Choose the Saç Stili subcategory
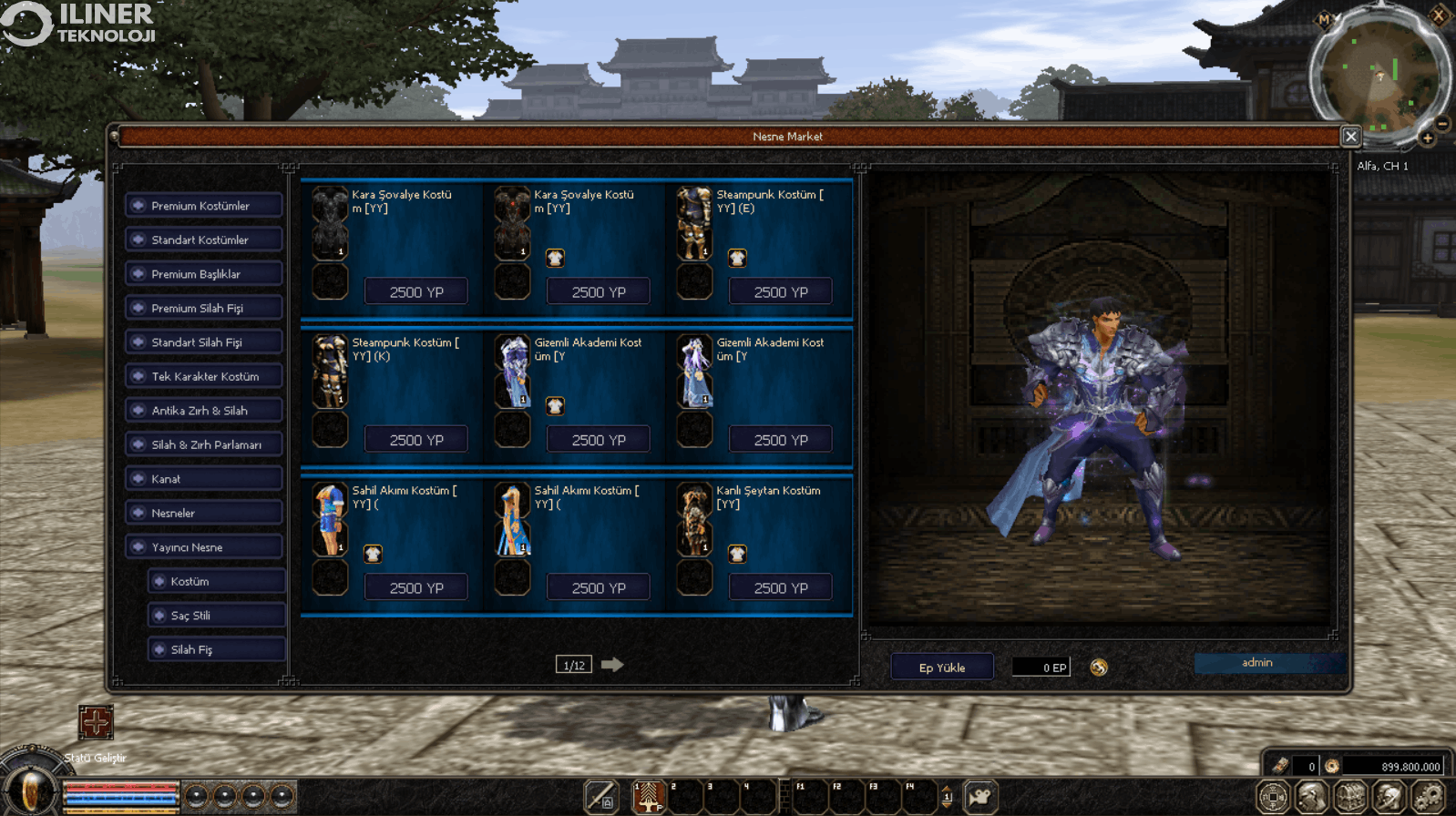Screen dimensions: 1456x816 coord(217,616)
